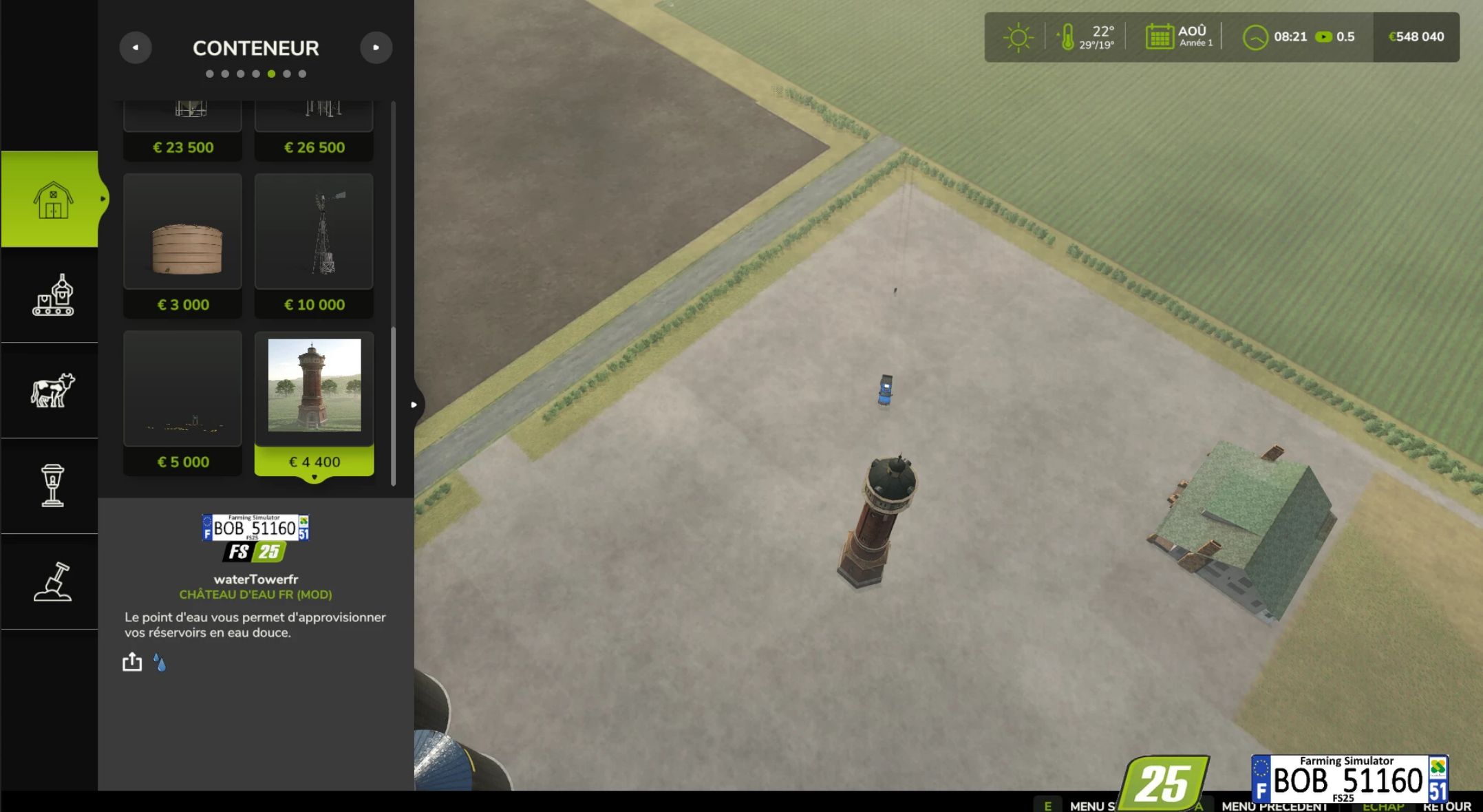The width and height of the screenshot is (1483, 812).
Task: Select the €3 000 round water tank
Action: coord(183,246)
